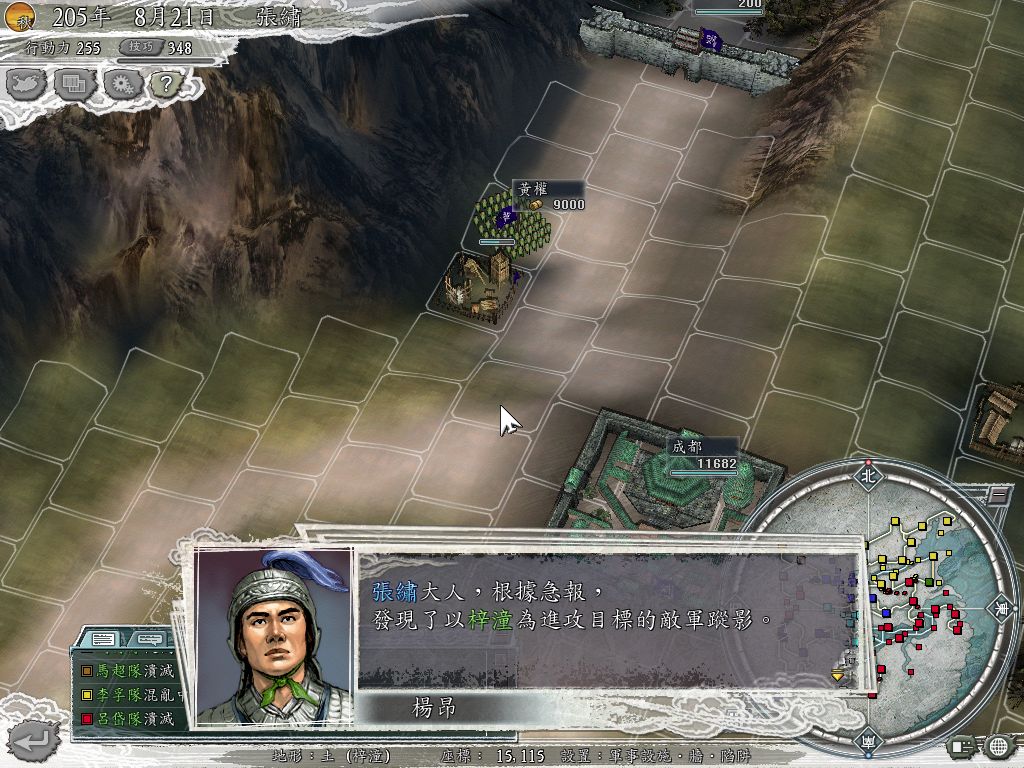This screenshot has height=768, width=1024.
Task: Select the 呂岱隊潰滅 log entry
Action: [x=128, y=718]
